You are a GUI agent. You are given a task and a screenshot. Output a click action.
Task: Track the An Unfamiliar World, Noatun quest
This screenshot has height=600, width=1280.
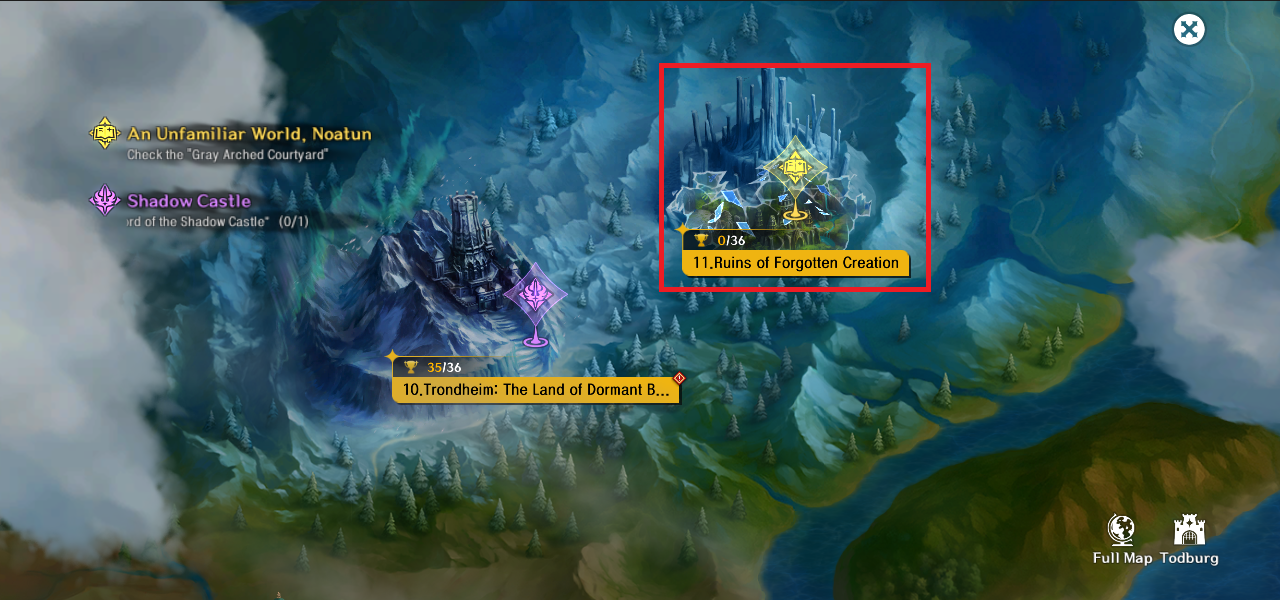(248, 134)
